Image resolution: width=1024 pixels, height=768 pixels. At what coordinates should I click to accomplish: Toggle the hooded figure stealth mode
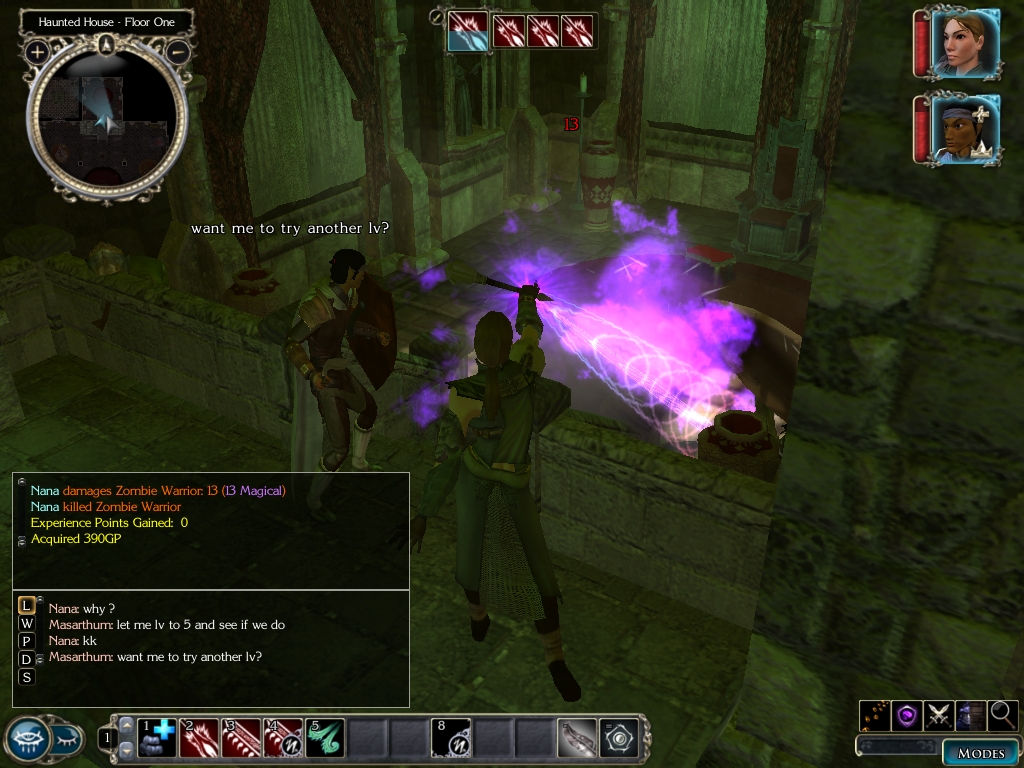click(x=971, y=715)
